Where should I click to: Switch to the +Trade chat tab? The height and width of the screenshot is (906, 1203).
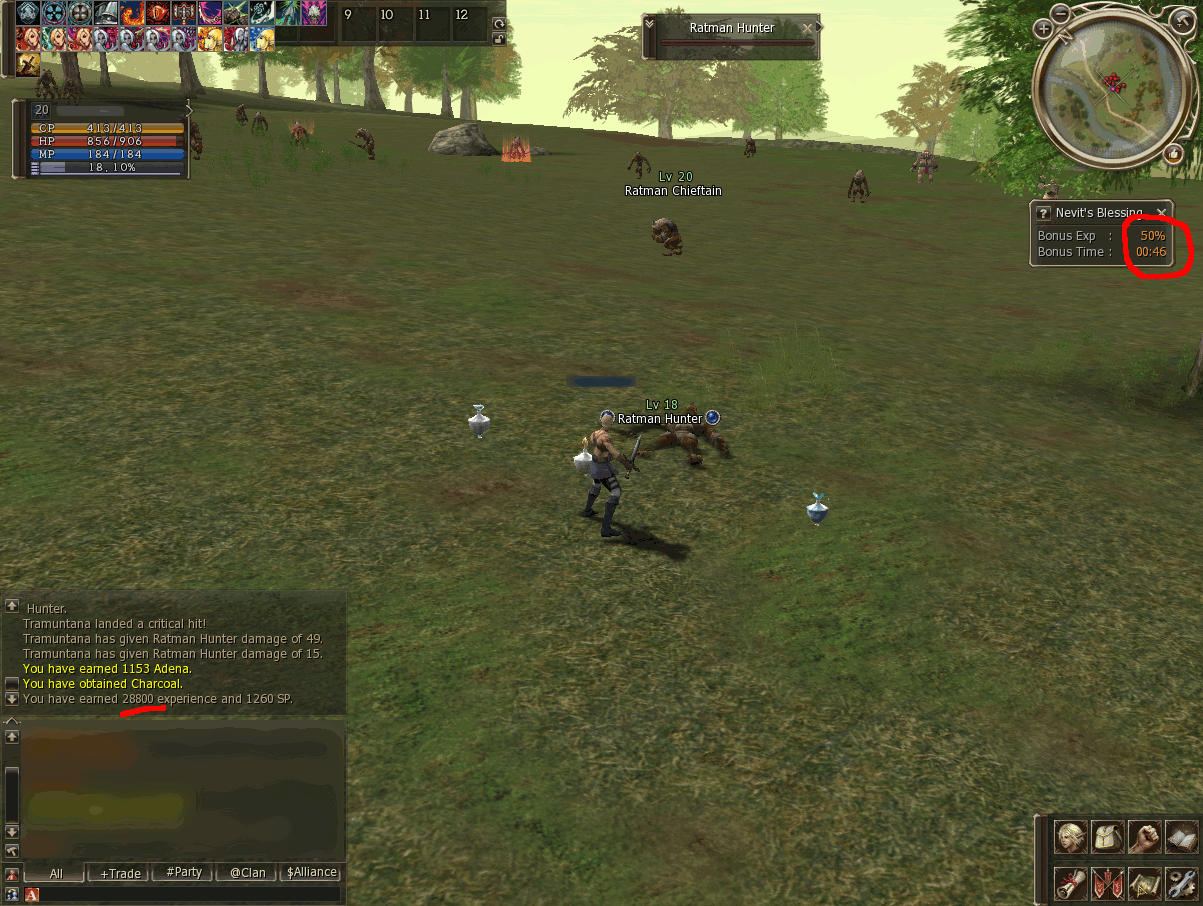[120, 873]
